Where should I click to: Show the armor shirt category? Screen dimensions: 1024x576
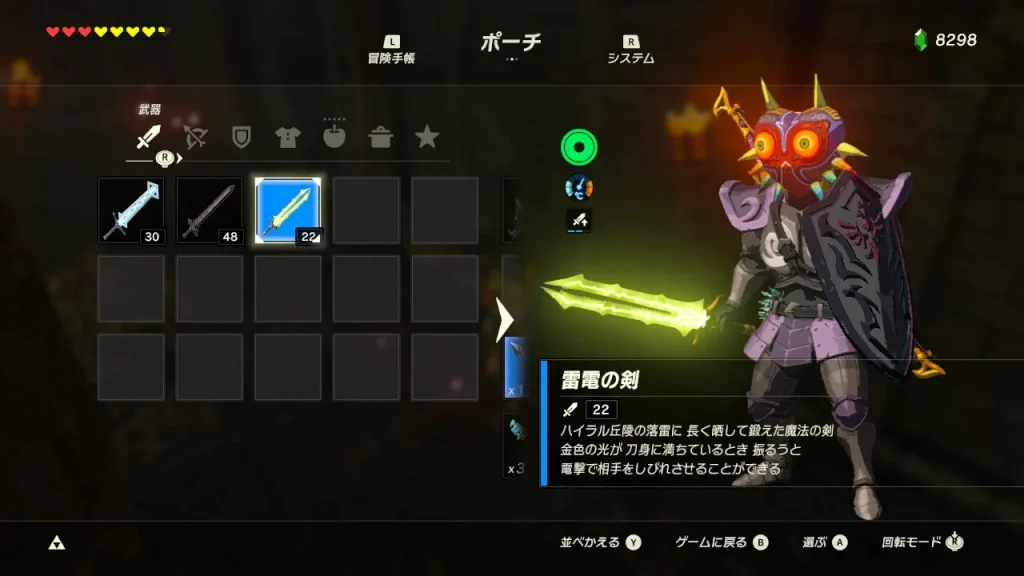287,137
